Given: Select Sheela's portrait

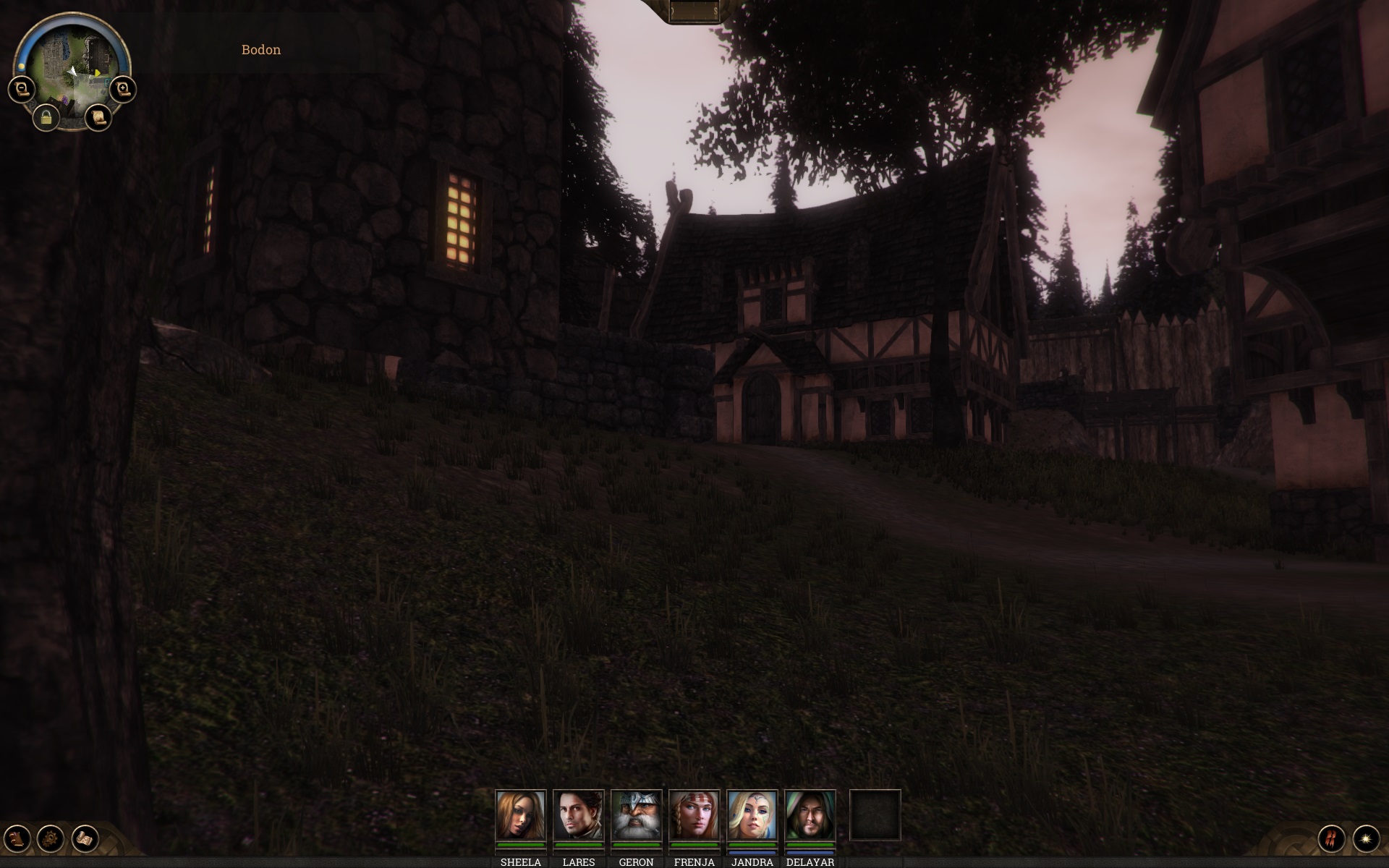Looking at the screenshot, I should coord(520,815).
